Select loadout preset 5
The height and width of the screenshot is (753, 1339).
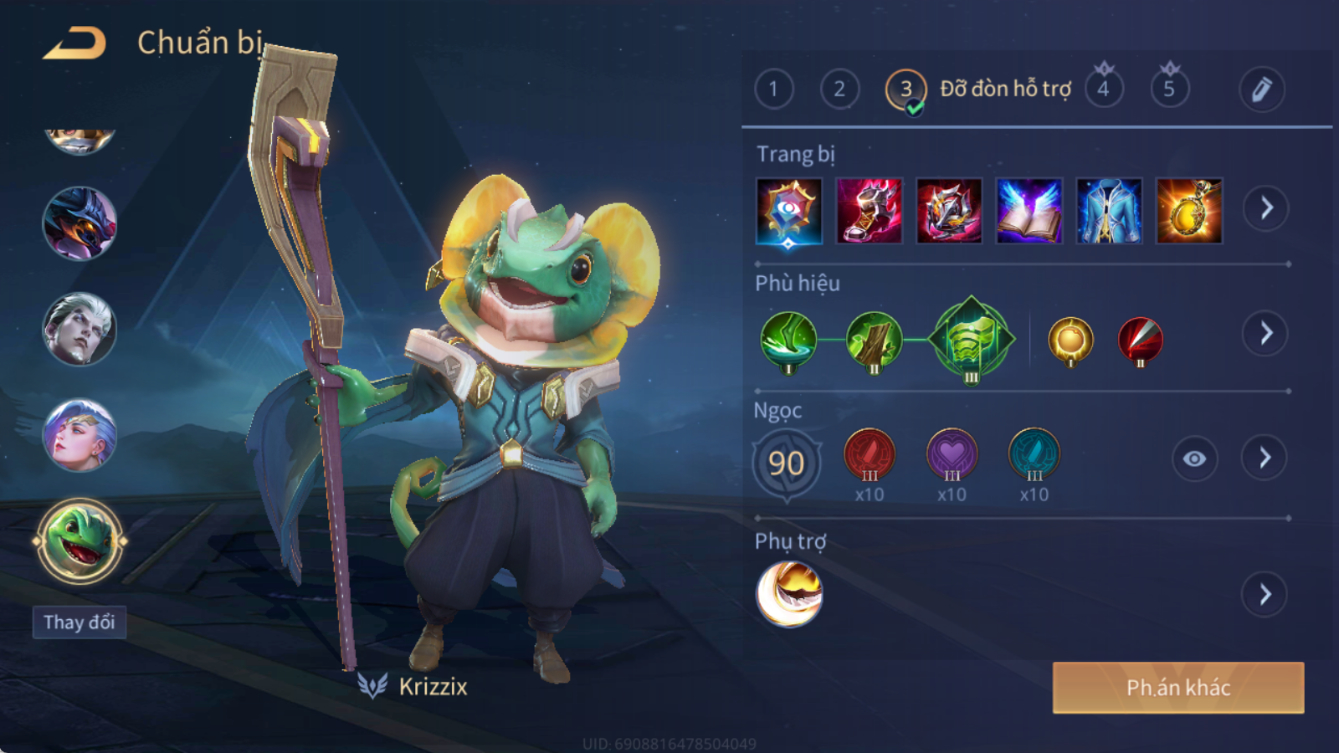coord(1169,89)
